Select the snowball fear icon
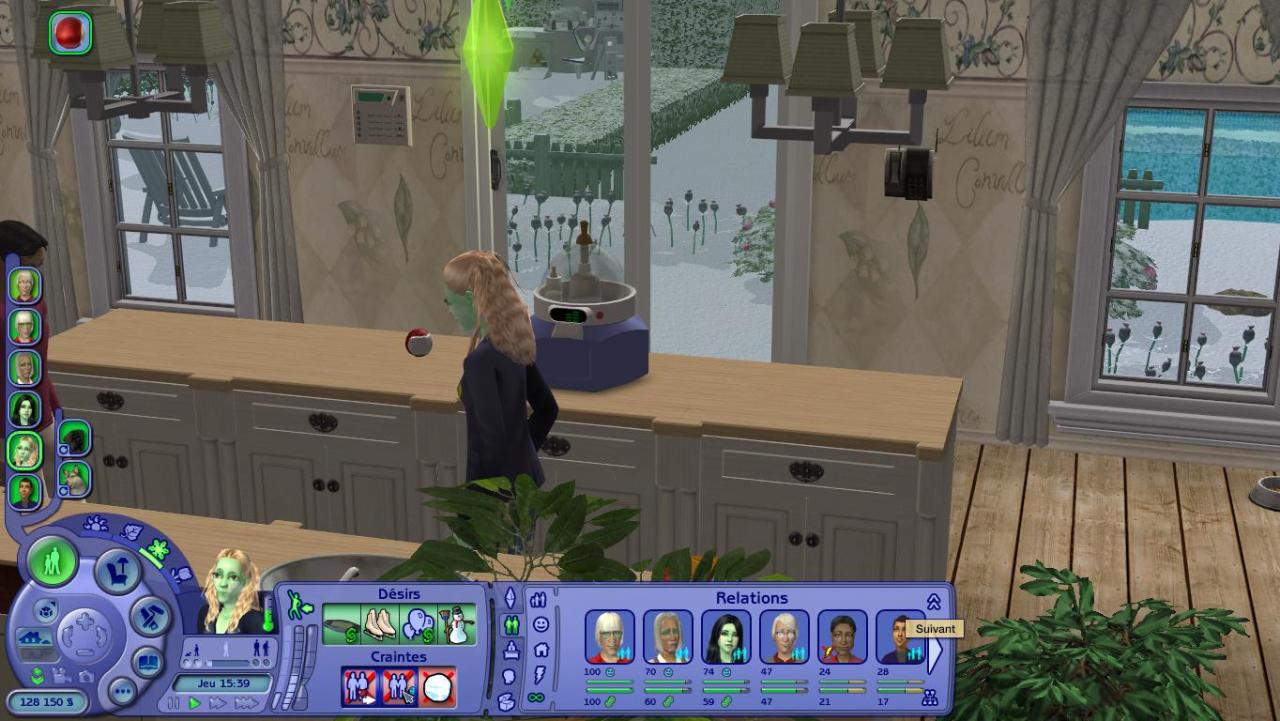Screen dimensions: 1280x721 (x=437, y=688)
